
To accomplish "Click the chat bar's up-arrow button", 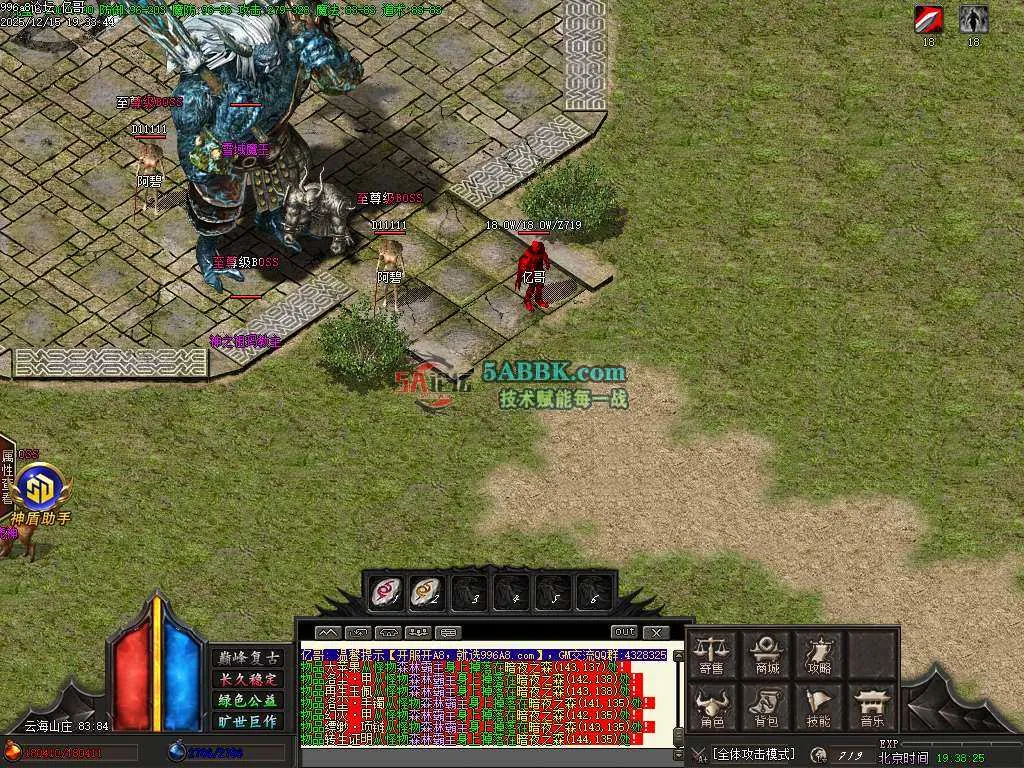I will 328,632.
